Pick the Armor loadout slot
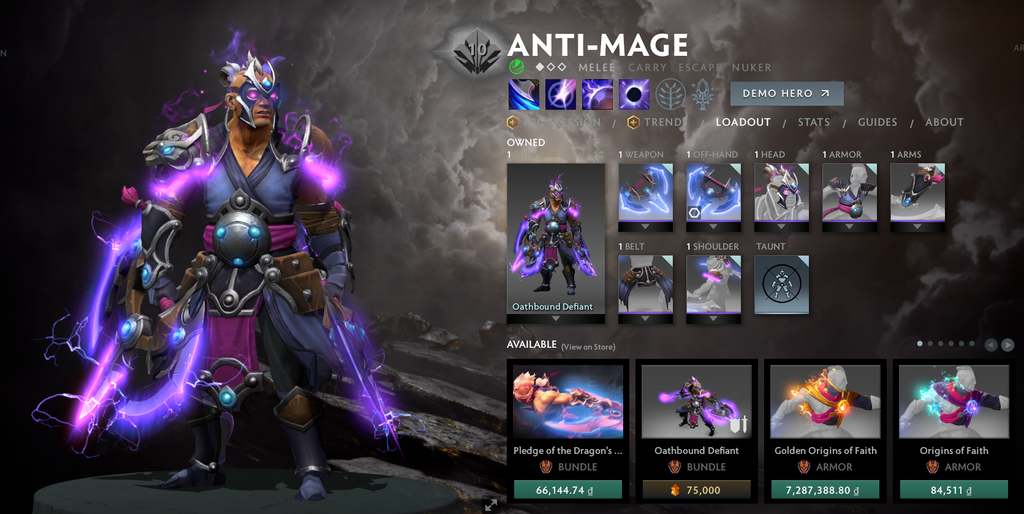 849,192
